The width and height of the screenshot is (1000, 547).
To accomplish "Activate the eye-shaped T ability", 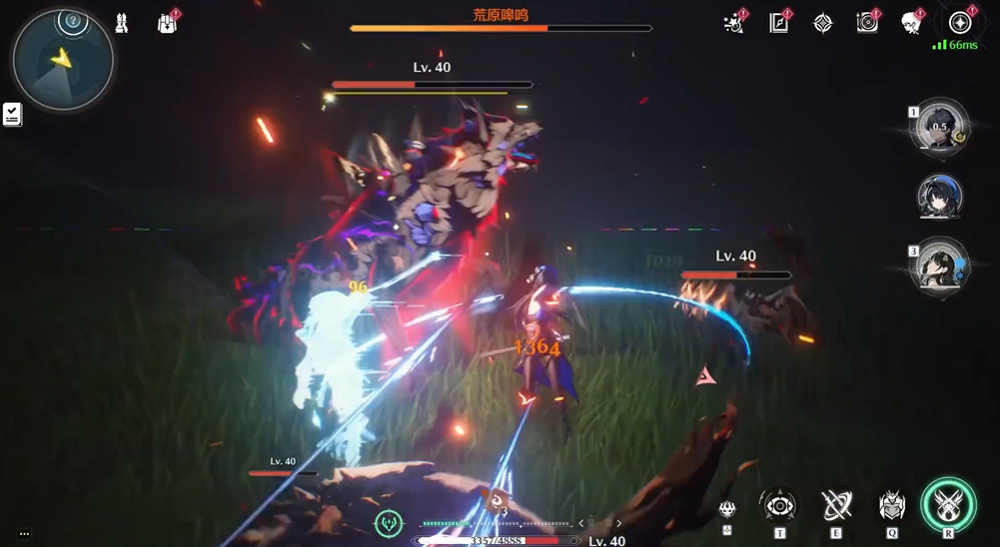I will [x=779, y=506].
